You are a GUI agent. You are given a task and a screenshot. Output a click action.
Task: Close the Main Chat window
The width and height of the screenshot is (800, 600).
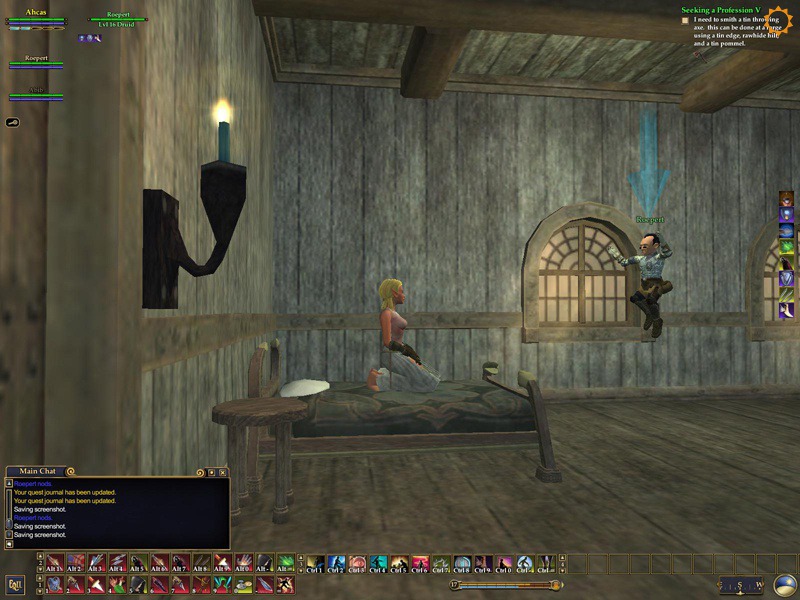(x=223, y=472)
